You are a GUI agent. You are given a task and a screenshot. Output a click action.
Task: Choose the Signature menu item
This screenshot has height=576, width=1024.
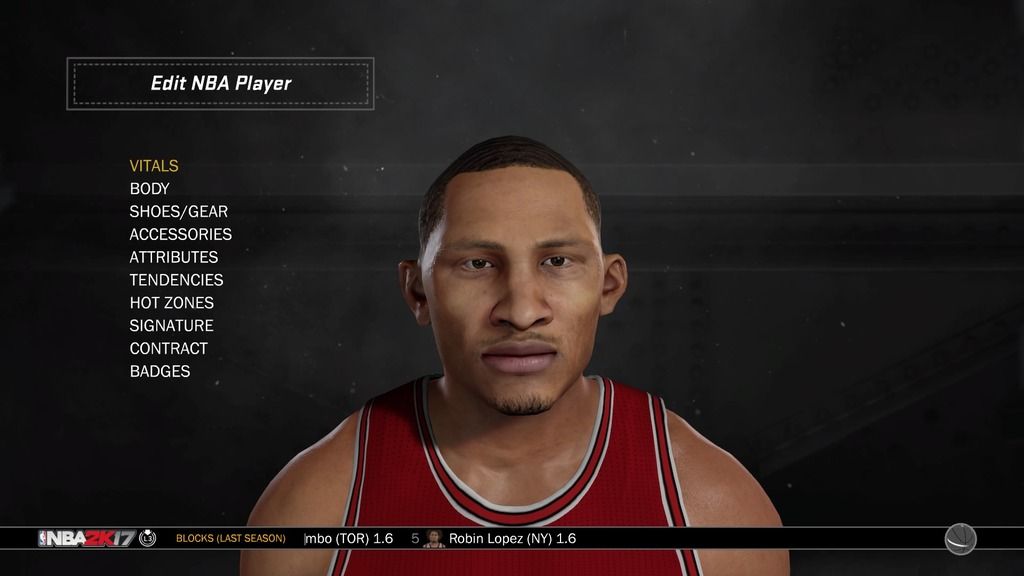click(x=171, y=326)
